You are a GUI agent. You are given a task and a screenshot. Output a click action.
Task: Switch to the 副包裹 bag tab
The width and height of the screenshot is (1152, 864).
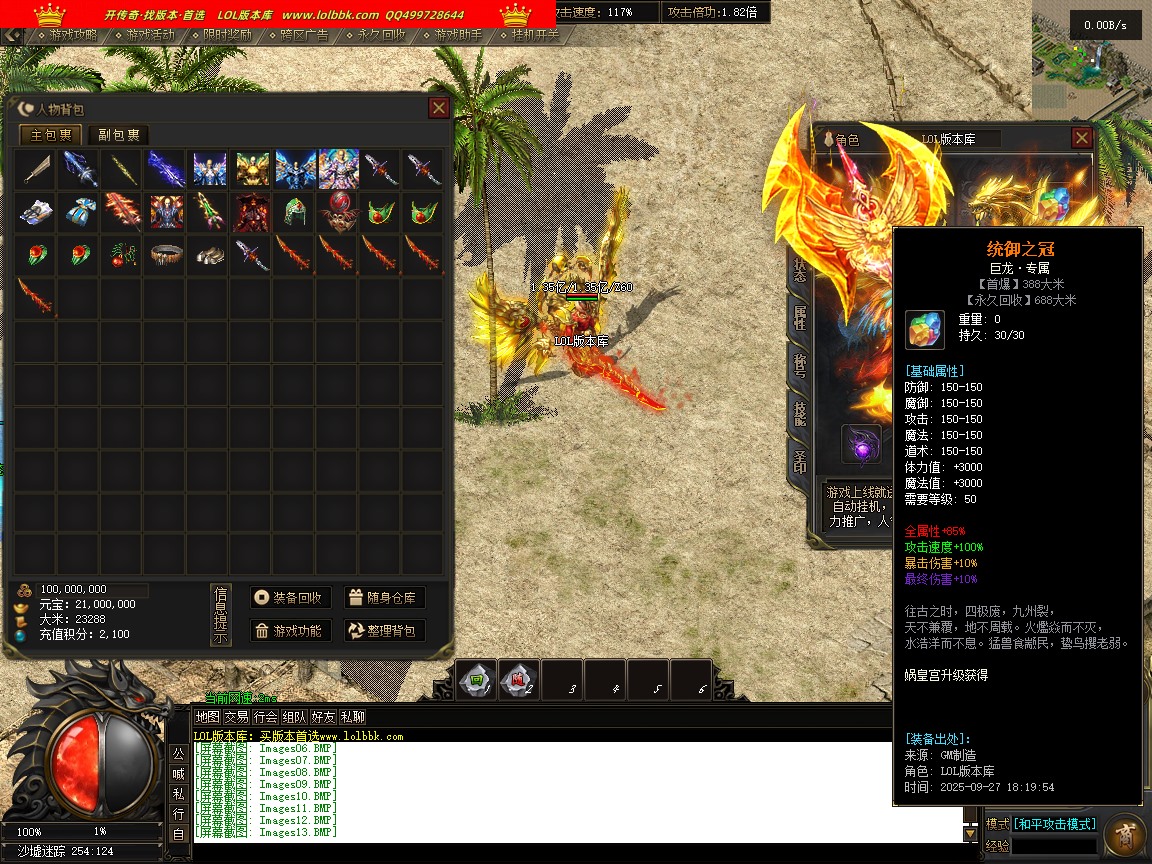[x=118, y=135]
